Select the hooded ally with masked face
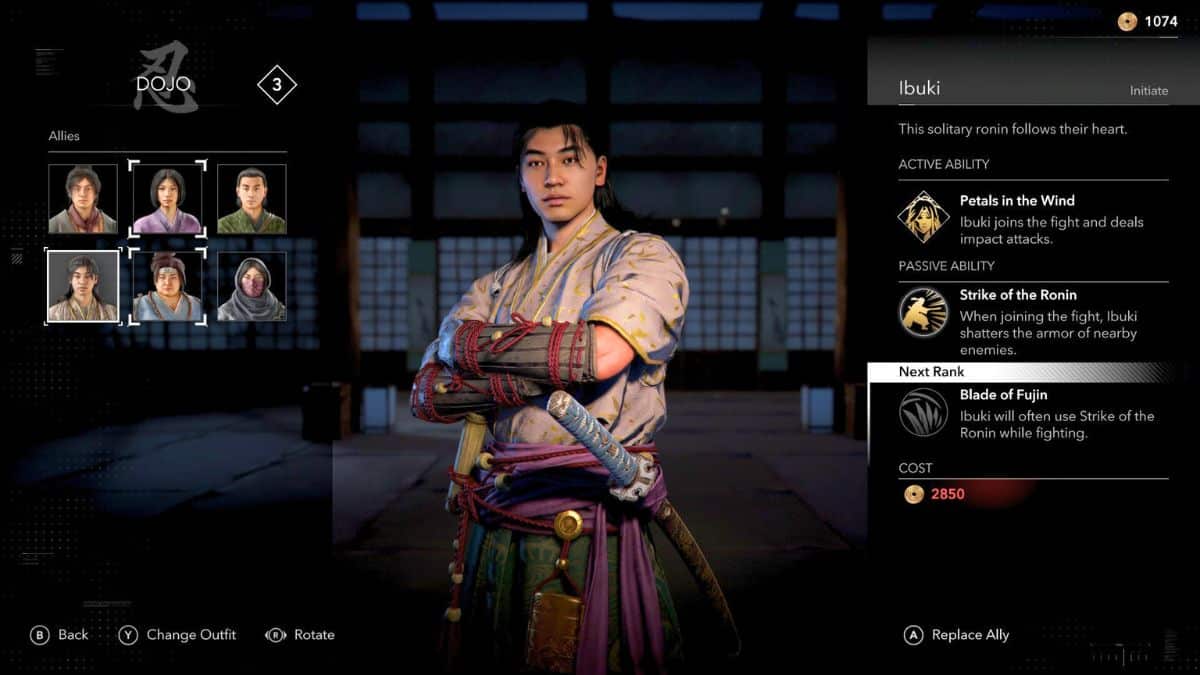 click(252, 286)
